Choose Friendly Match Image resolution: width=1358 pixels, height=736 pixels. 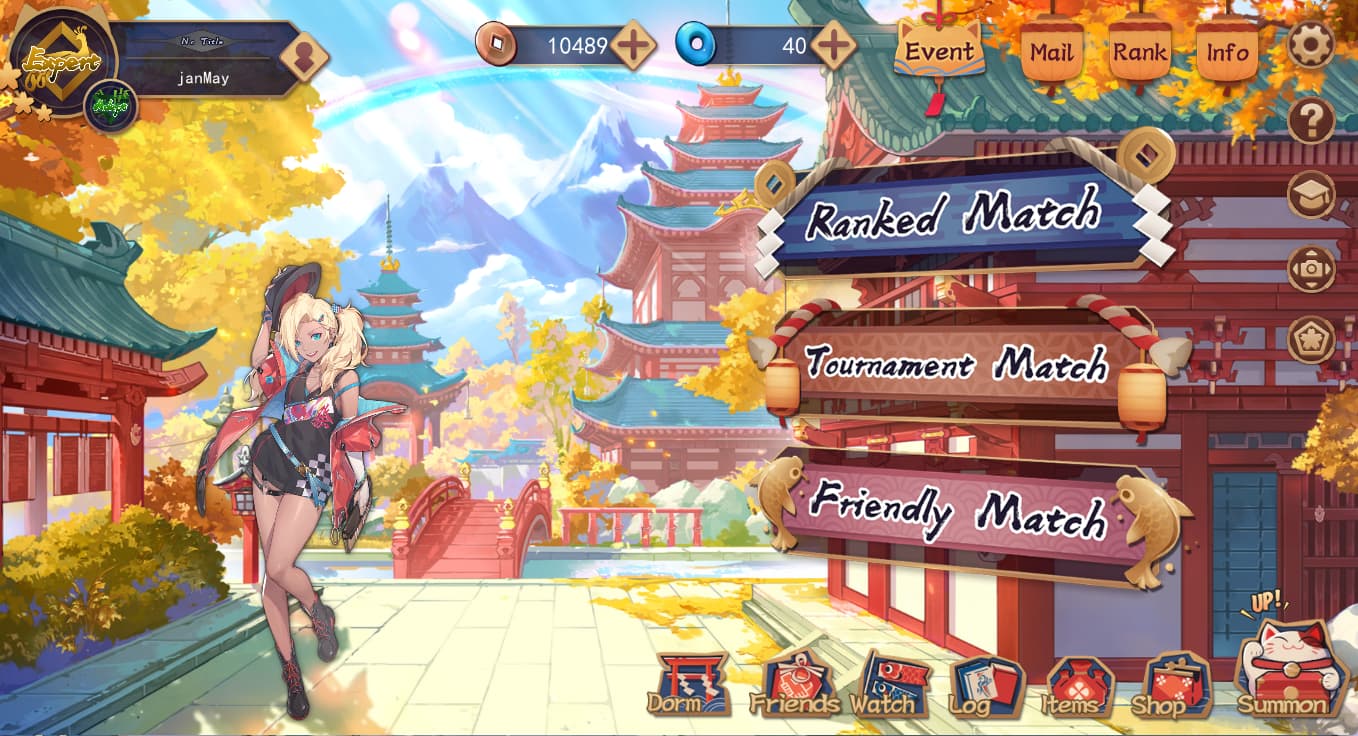tap(958, 515)
